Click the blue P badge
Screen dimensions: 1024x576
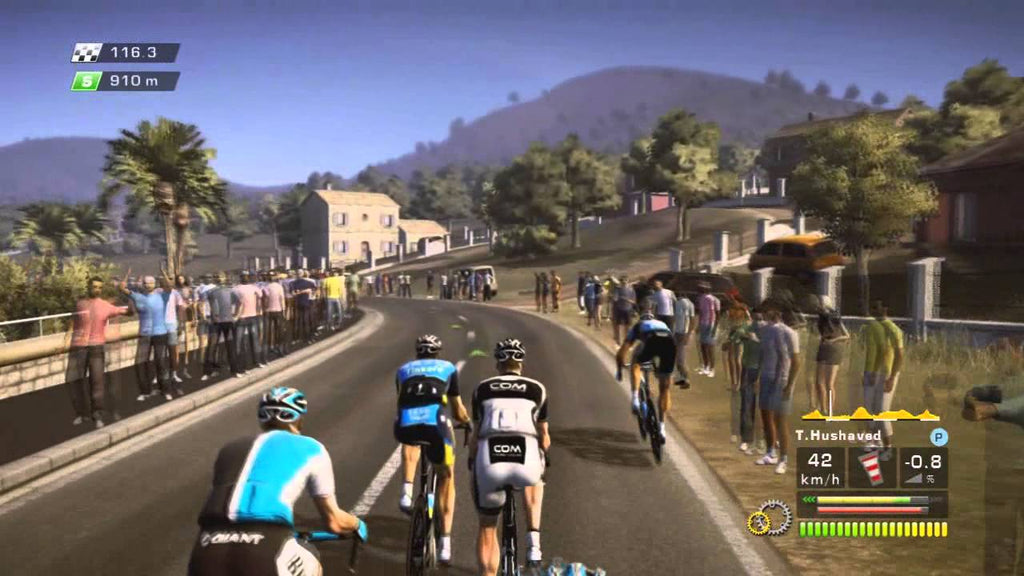938,436
